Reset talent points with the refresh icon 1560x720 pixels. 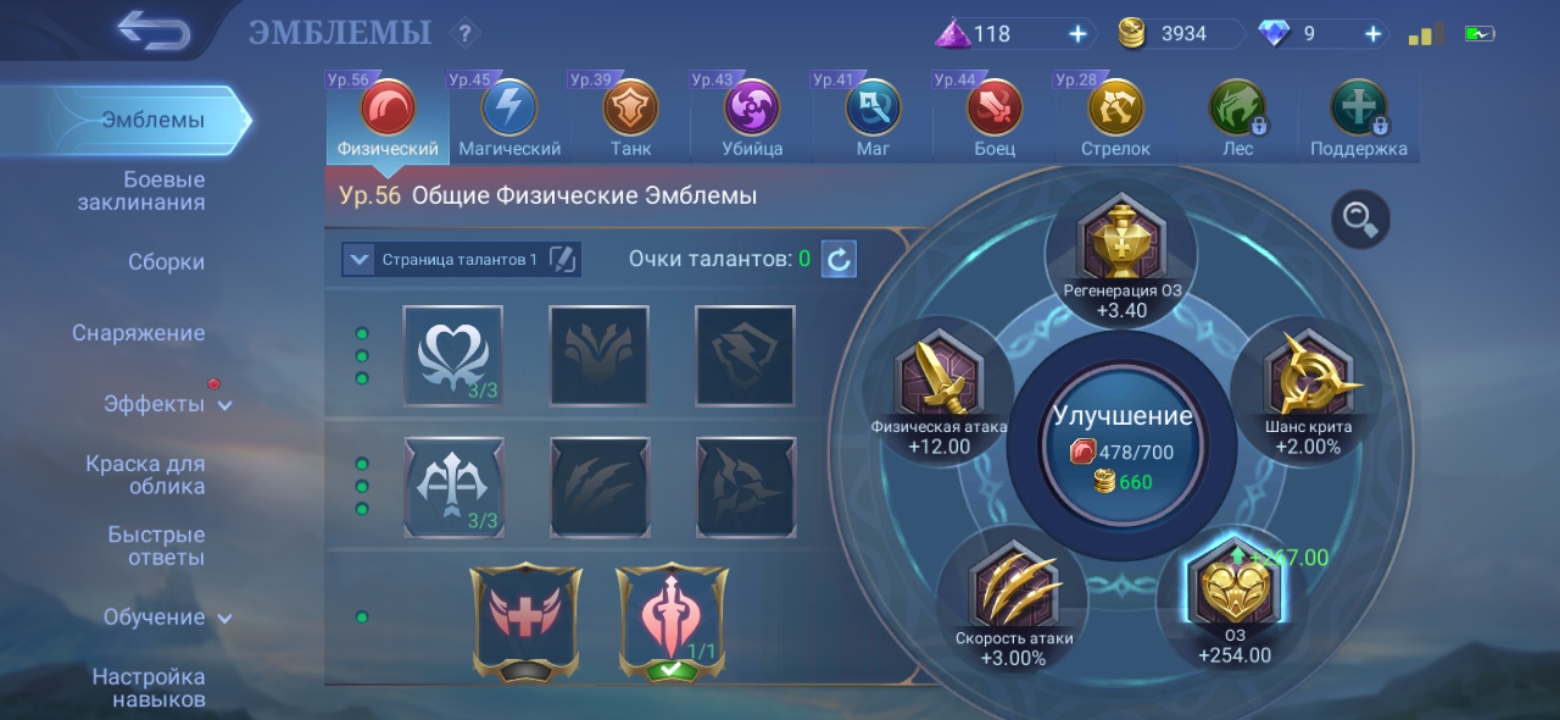838,258
